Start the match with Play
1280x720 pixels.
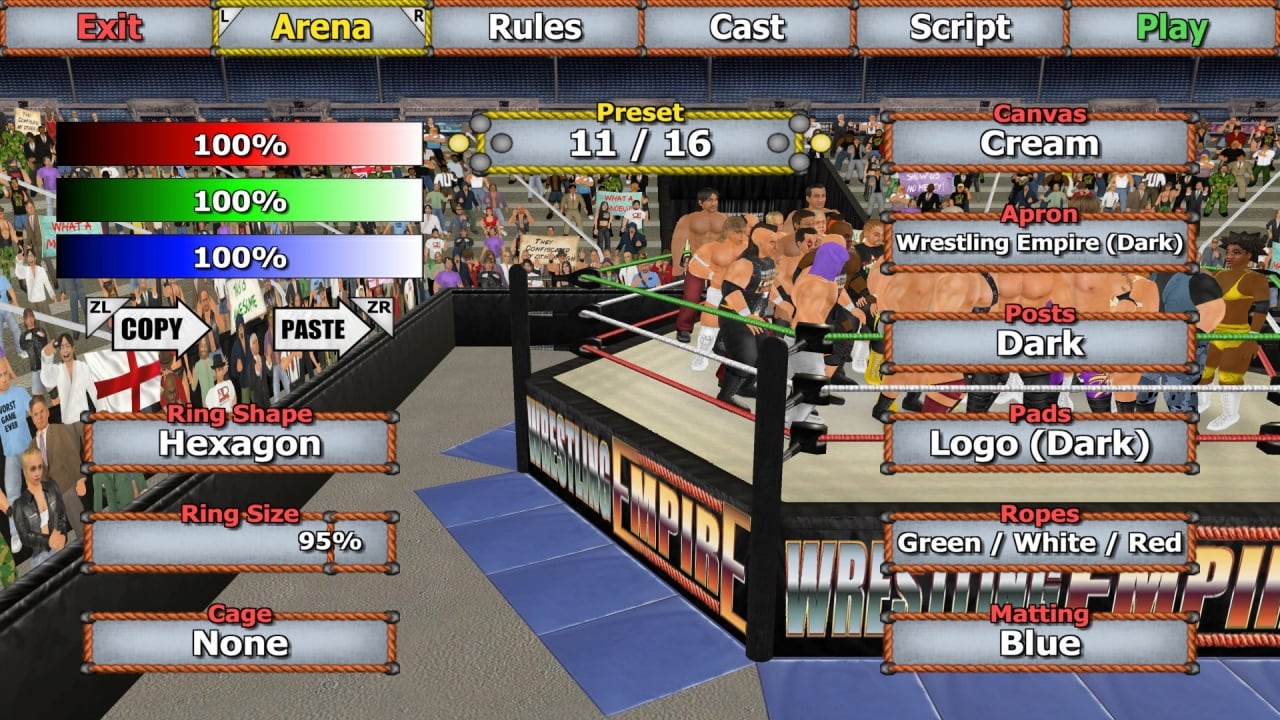pyautogui.click(x=1172, y=28)
